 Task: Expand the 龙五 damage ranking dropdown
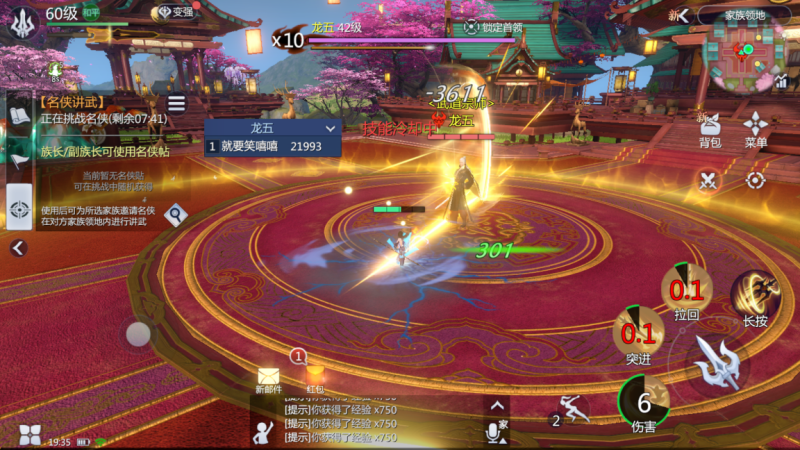coord(330,128)
